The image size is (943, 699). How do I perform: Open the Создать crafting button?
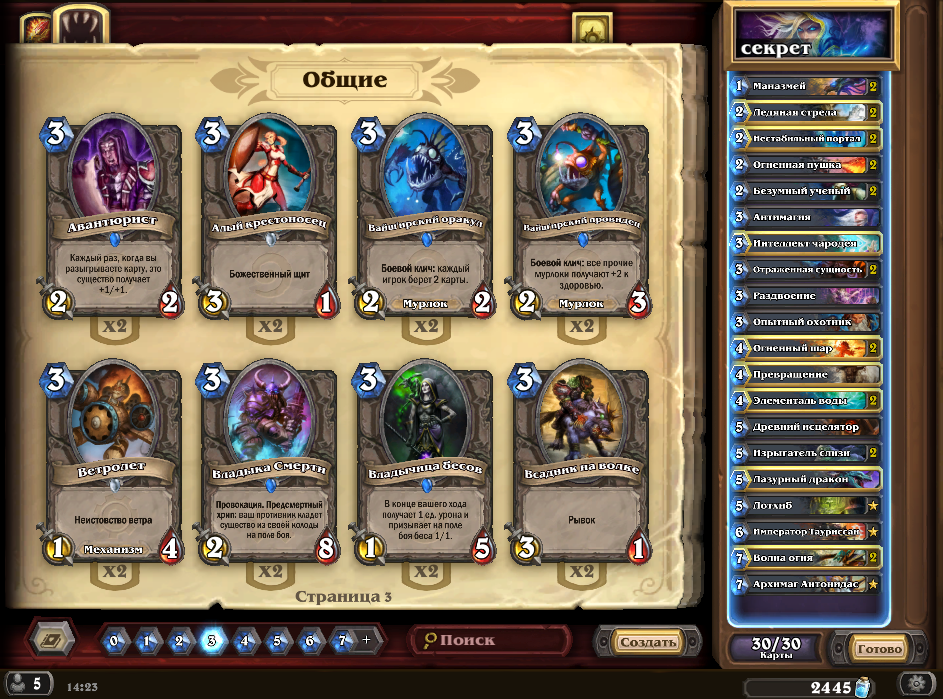point(646,642)
